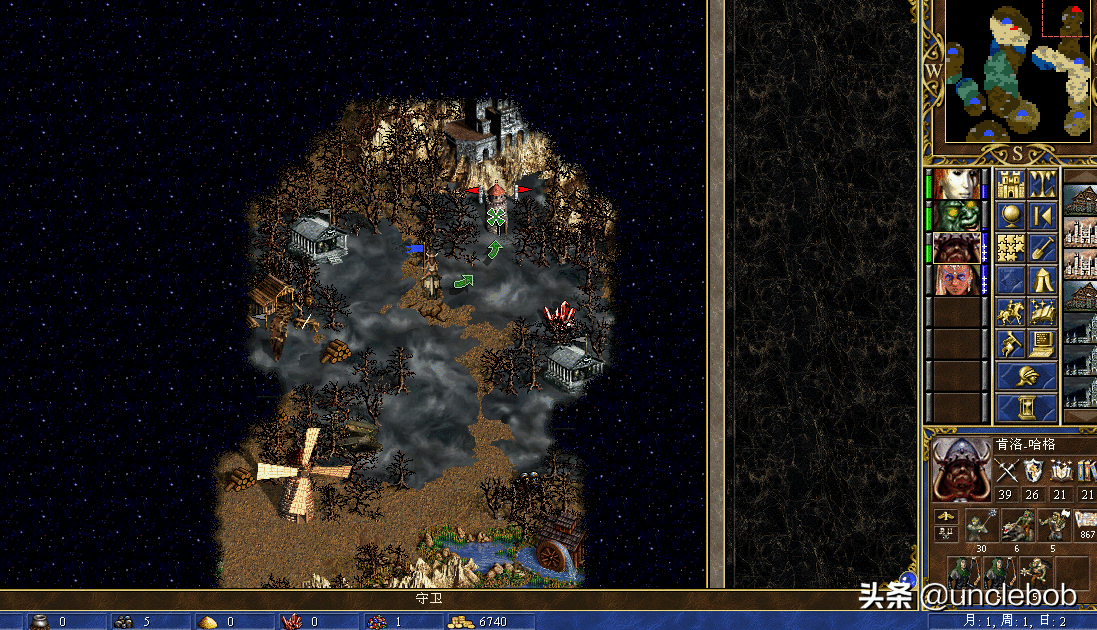
Task: Select the white-haired hero portrait
Action: point(956,185)
